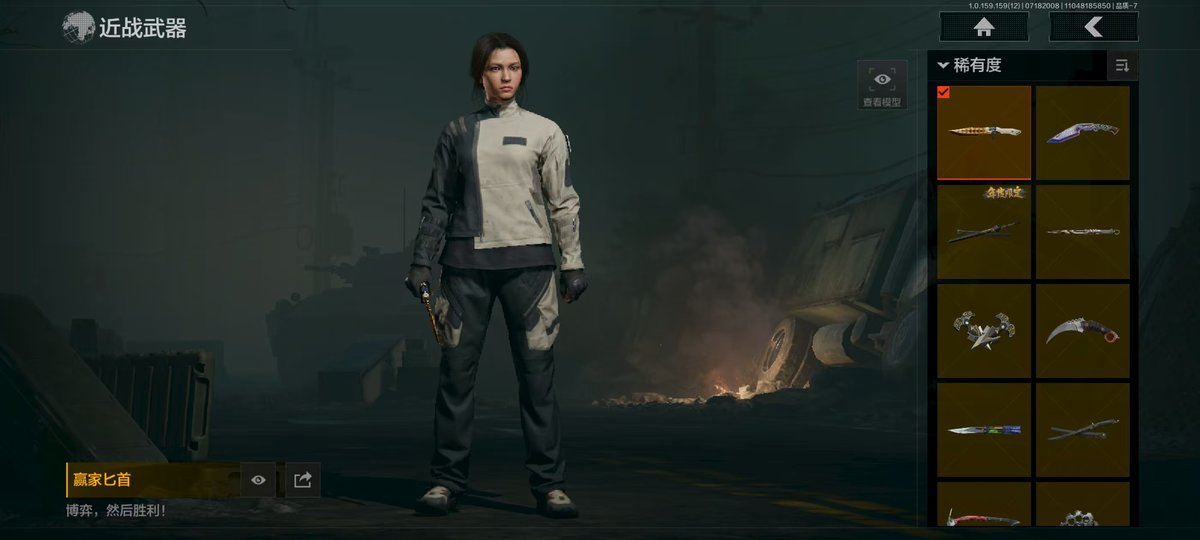Select the twin fans with shuriken

[984, 330]
